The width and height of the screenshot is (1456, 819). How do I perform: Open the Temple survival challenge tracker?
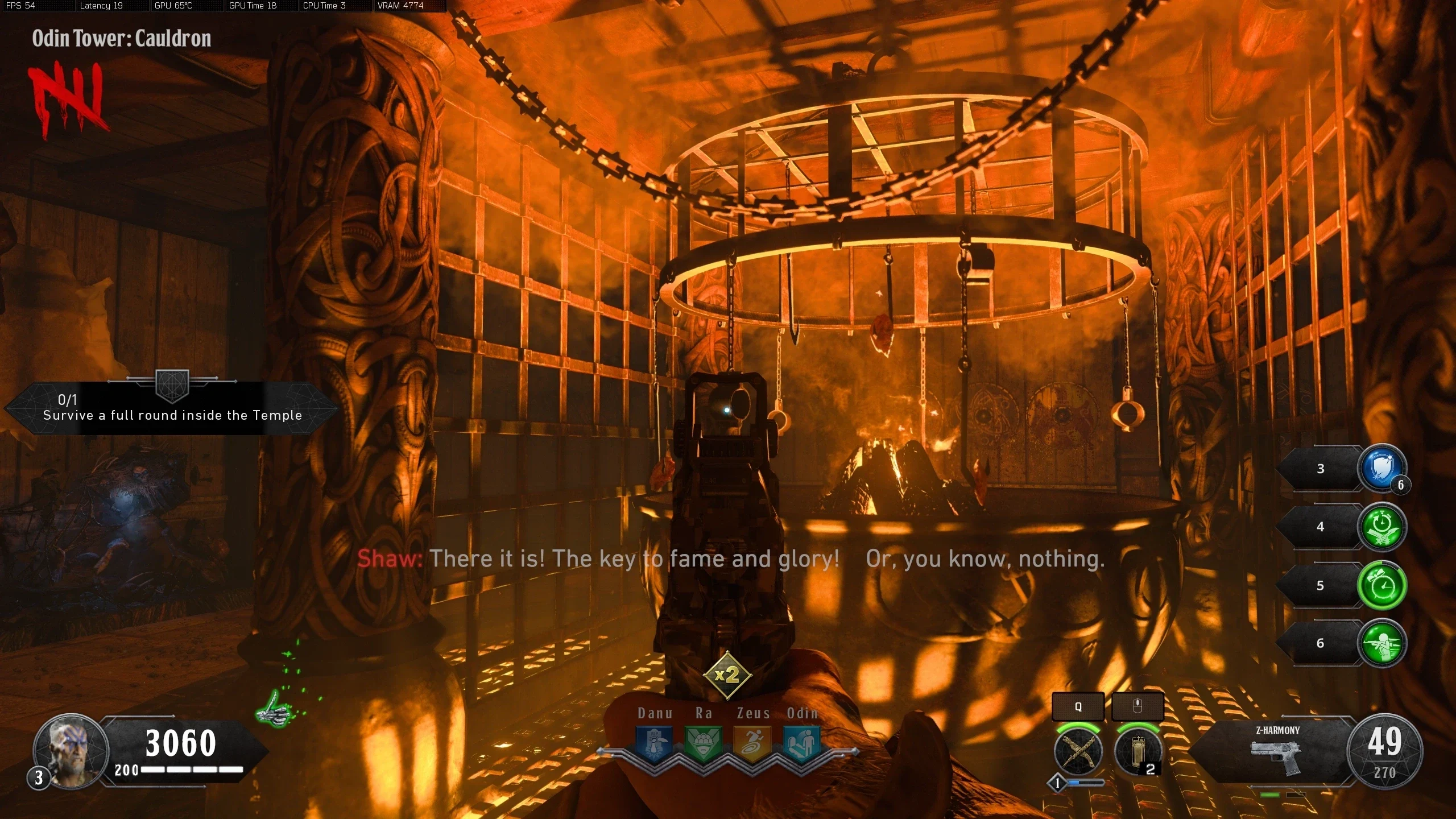click(x=172, y=408)
